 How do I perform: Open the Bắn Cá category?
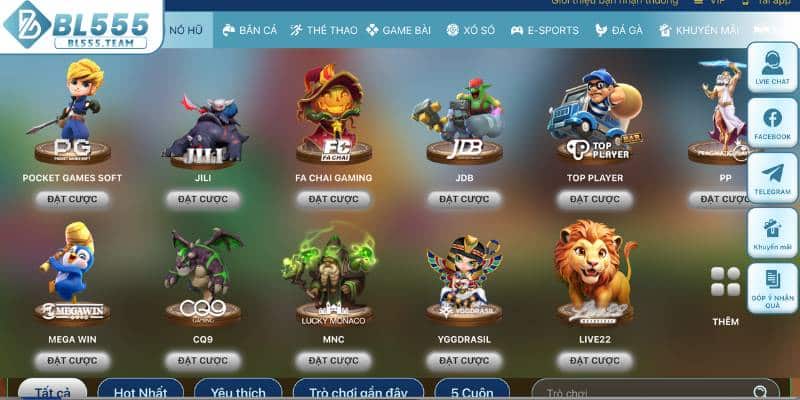[x=250, y=30]
